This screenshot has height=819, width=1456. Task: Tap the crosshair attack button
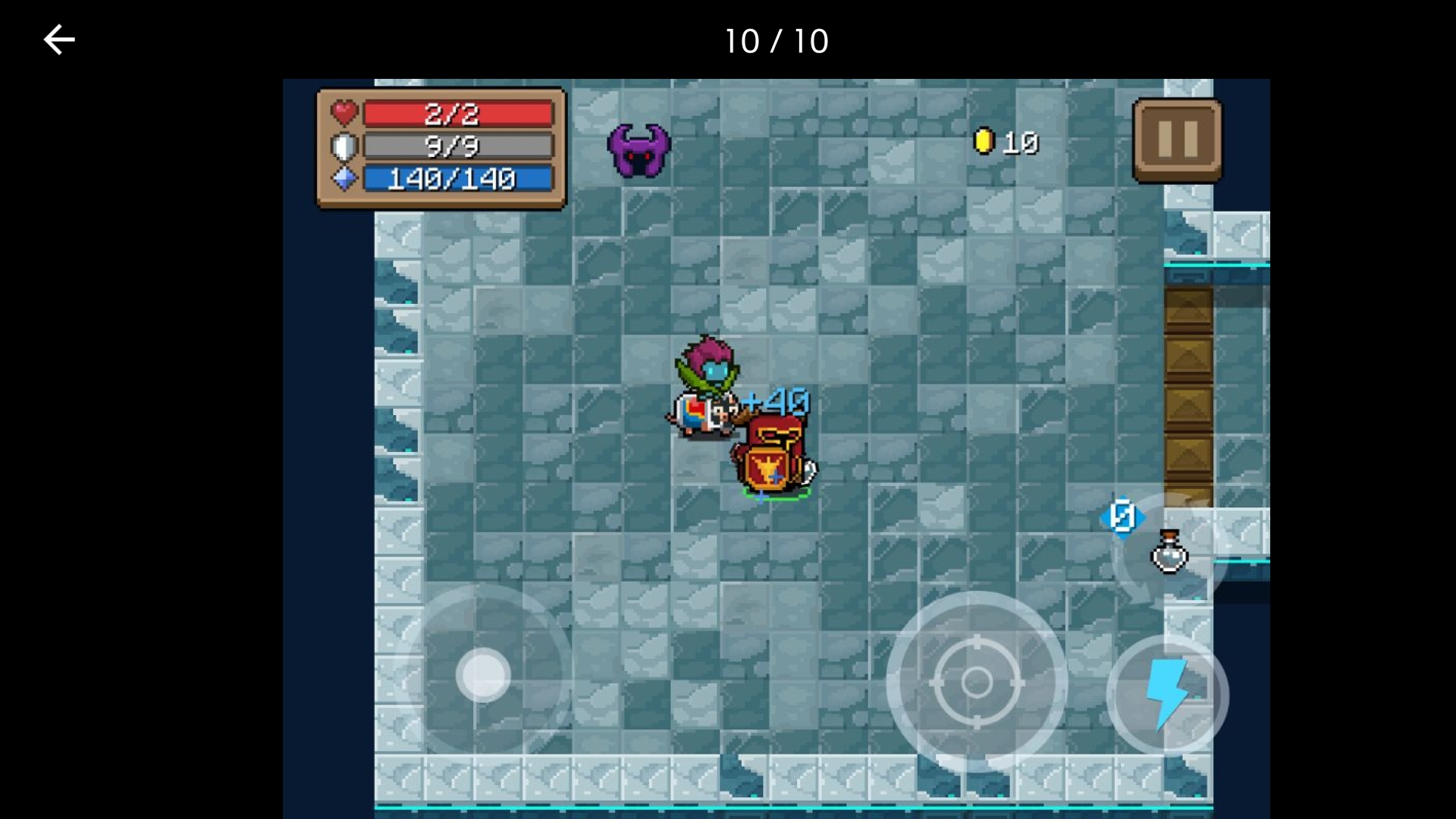click(977, 682)
